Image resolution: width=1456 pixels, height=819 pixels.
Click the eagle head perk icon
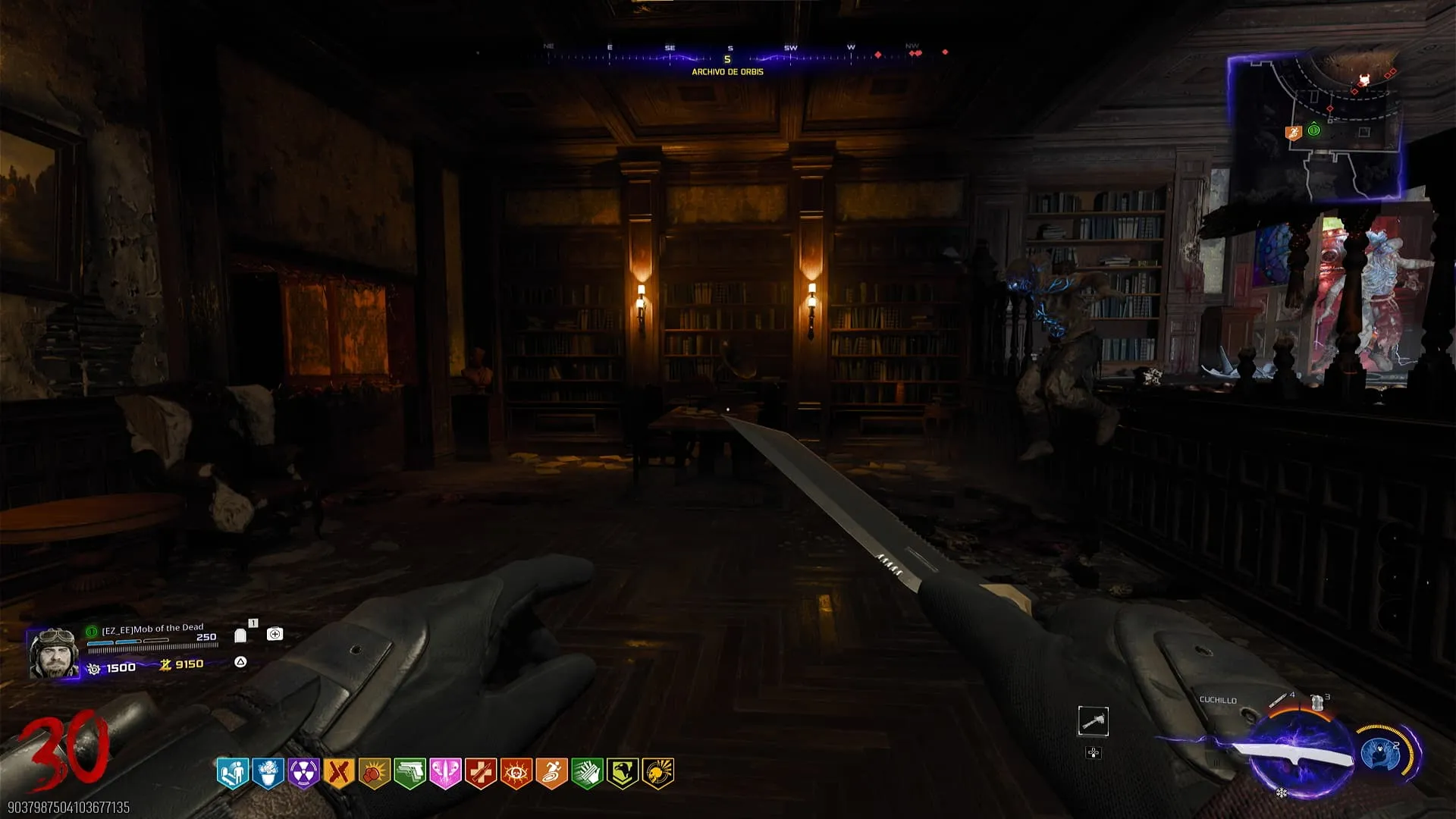(622, 773)
